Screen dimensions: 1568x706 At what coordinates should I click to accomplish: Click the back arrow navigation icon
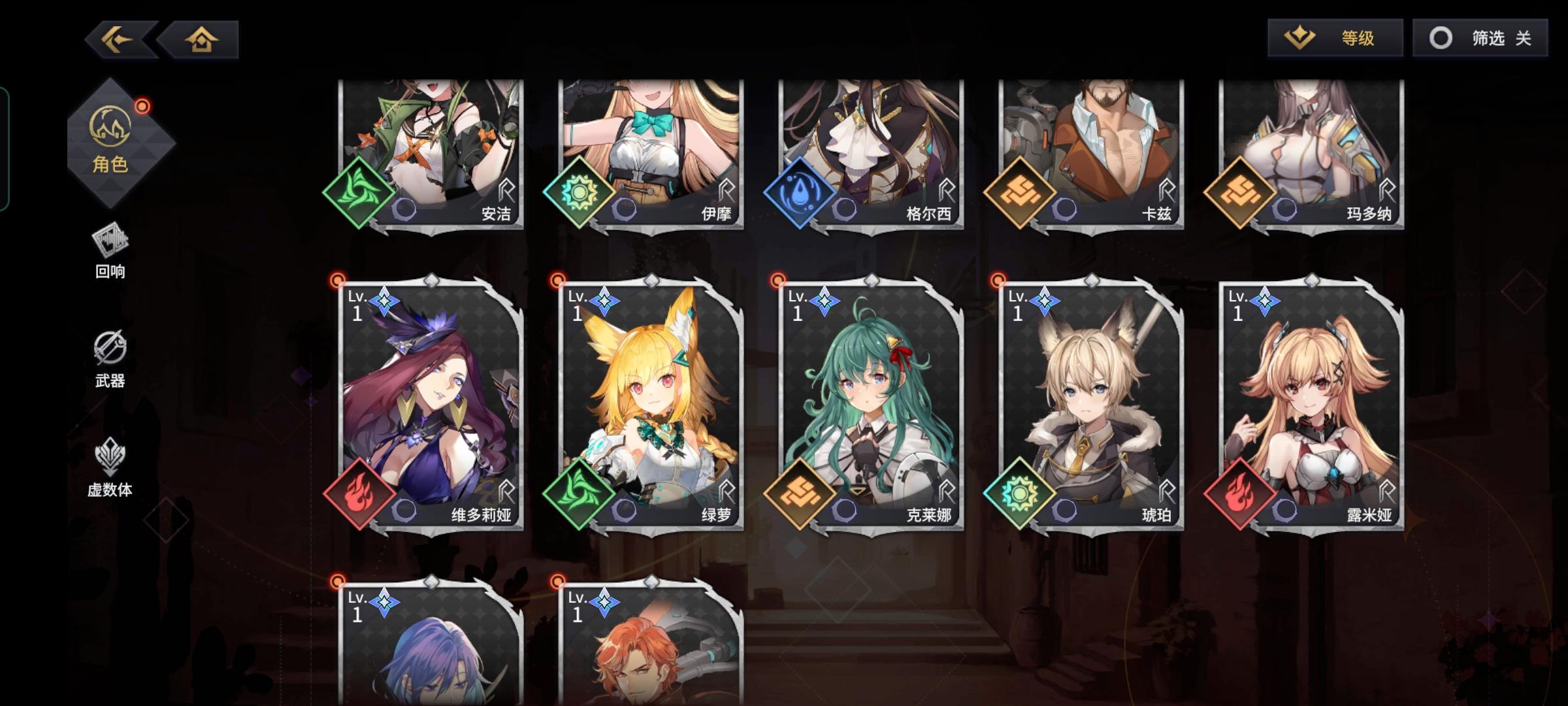(x=119, y=41)
